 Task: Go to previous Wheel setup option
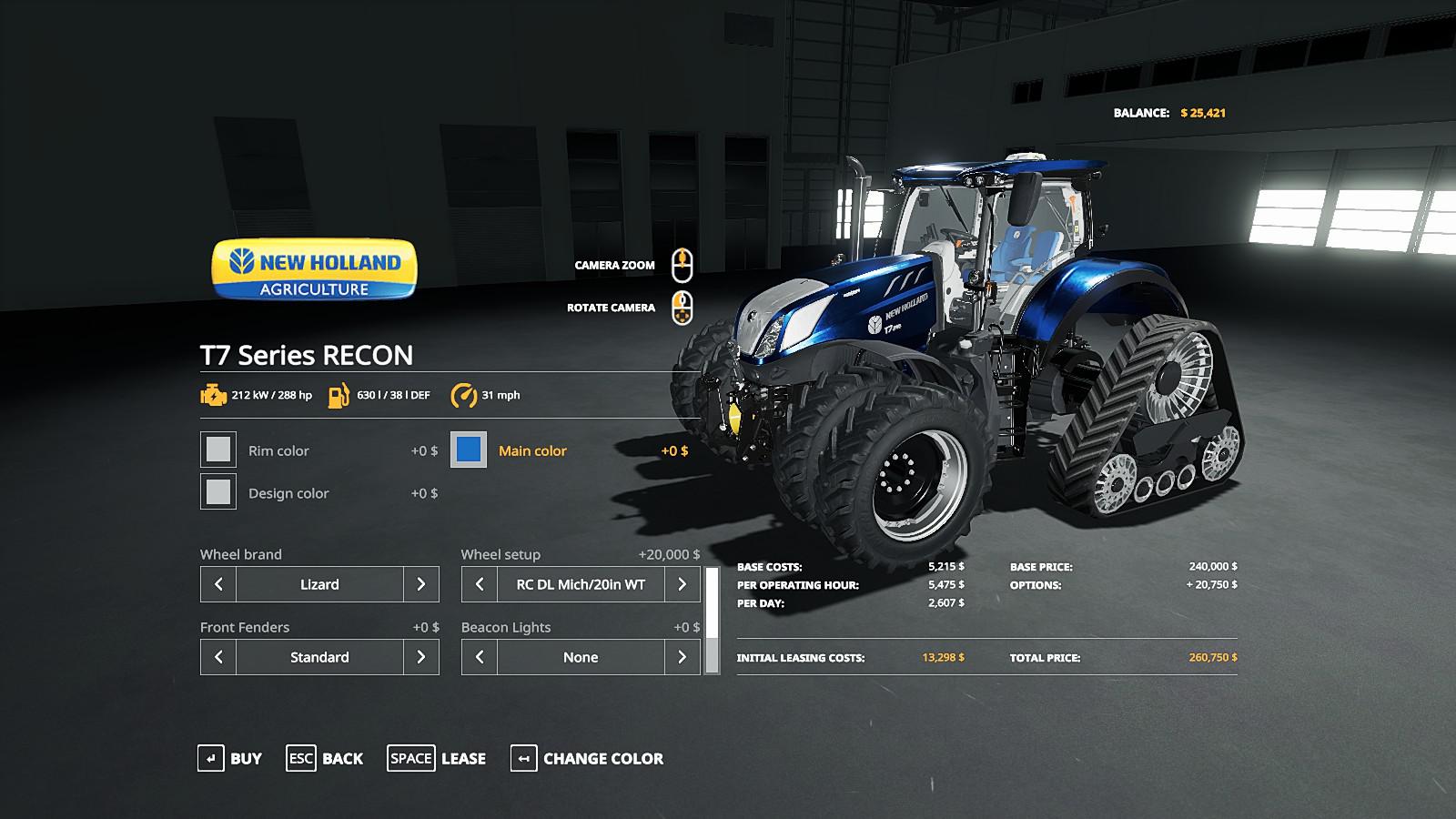(x=480, y=584)
